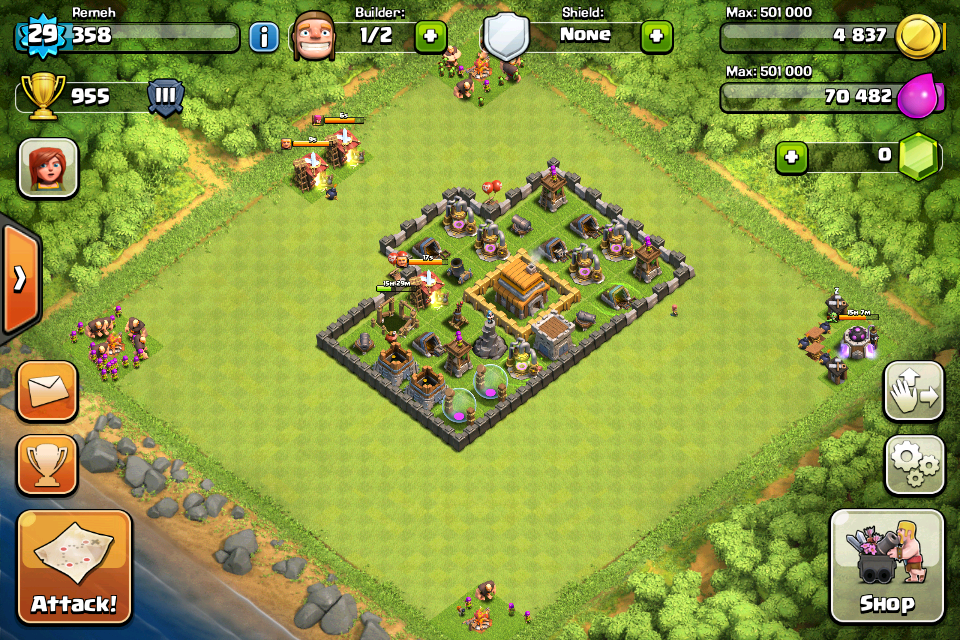Tap the league III shield badge

pos(165,98)
